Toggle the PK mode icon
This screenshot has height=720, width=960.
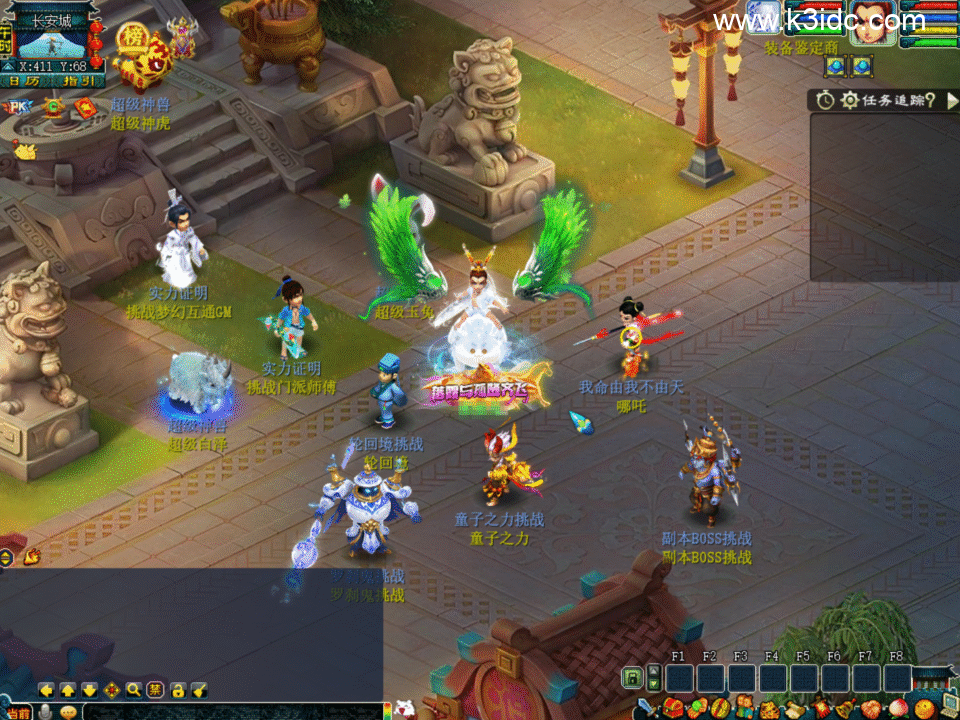coord(18,106)
